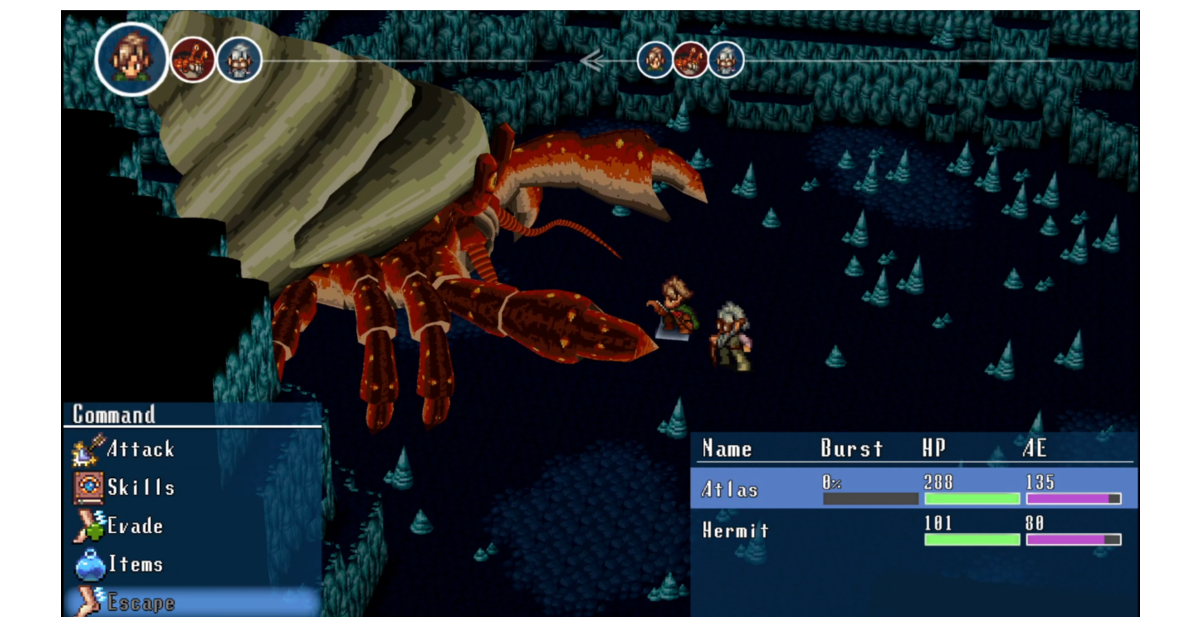This screenshot has height=627, width=1200.
Task: Open the Items menu
Action: (x=134, y=564)
